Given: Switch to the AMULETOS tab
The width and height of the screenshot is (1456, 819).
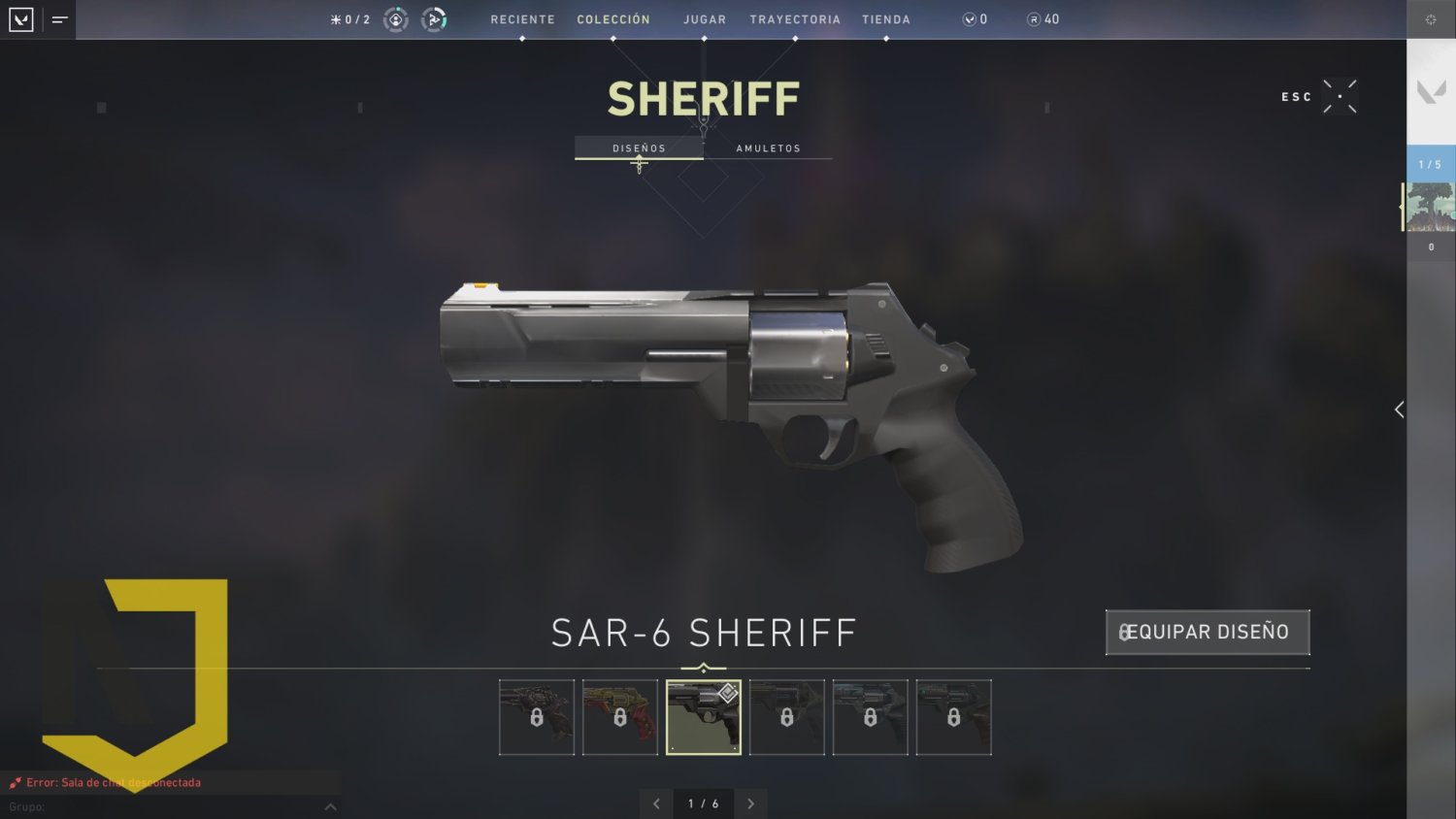Looking at the screenshot, I should coord(768,147).
